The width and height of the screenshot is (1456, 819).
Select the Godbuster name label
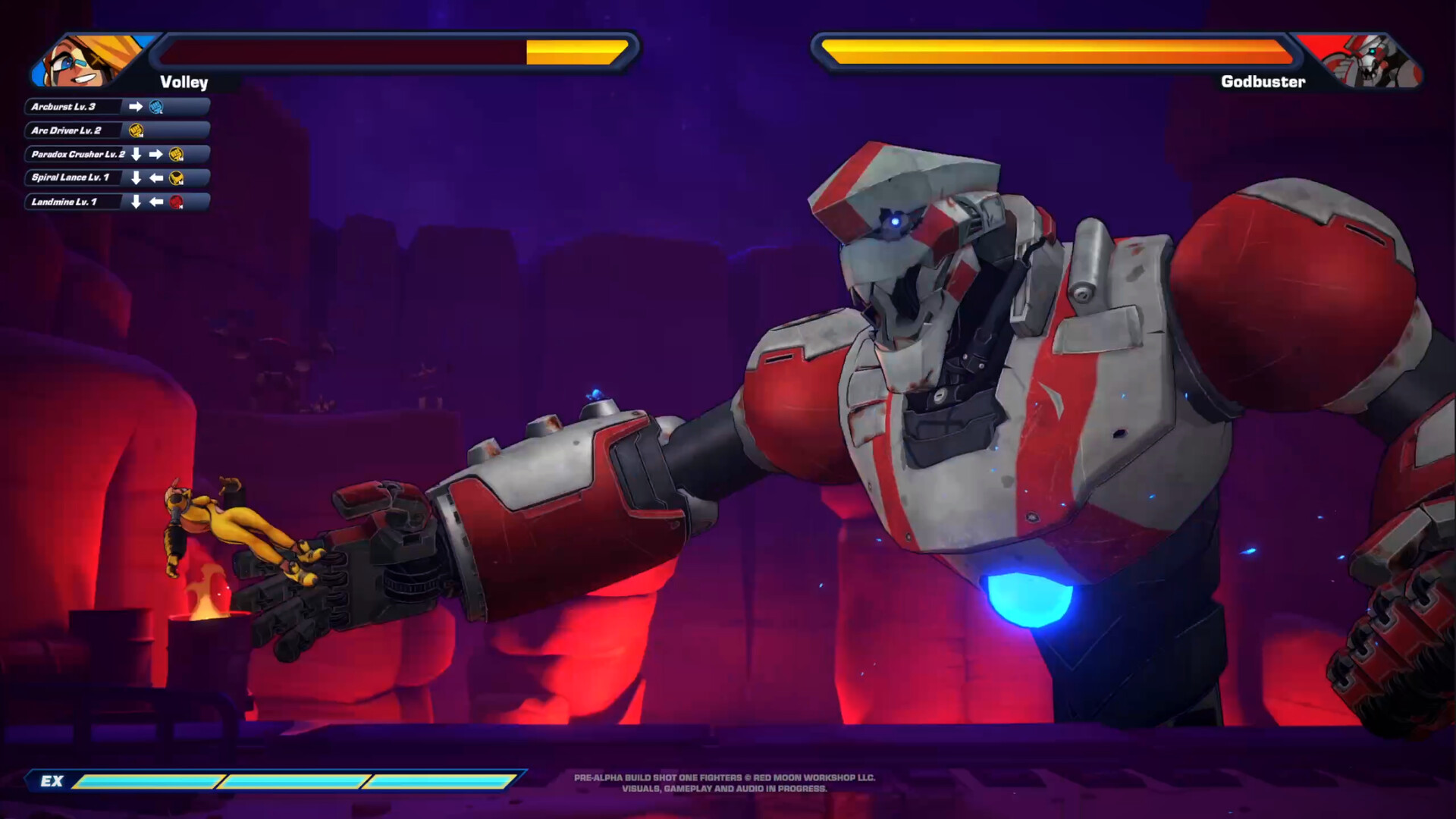[1263, 81]
